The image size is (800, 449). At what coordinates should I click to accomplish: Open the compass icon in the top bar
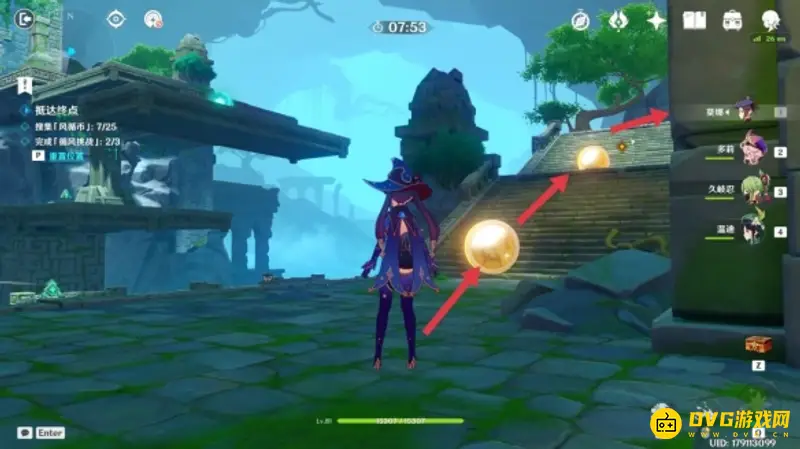[x=580, y=20]
